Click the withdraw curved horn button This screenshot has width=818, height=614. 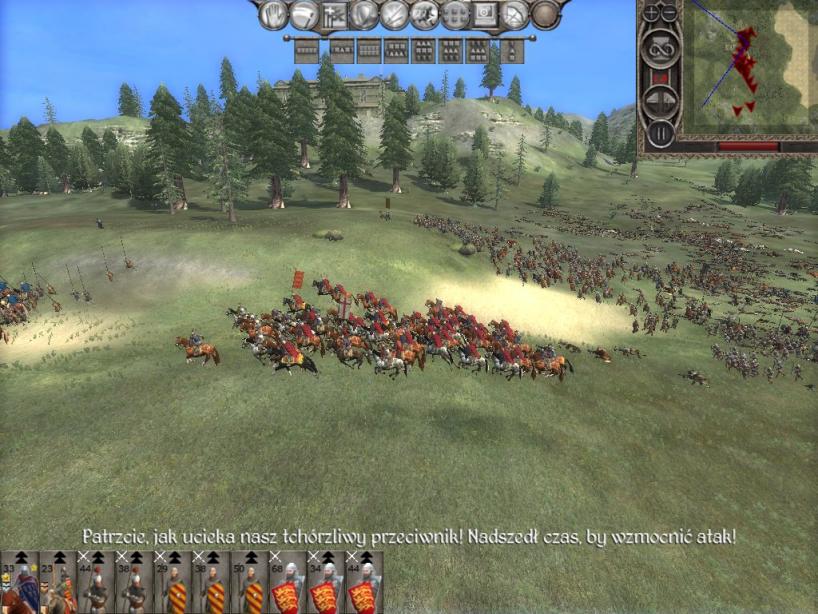303,14
